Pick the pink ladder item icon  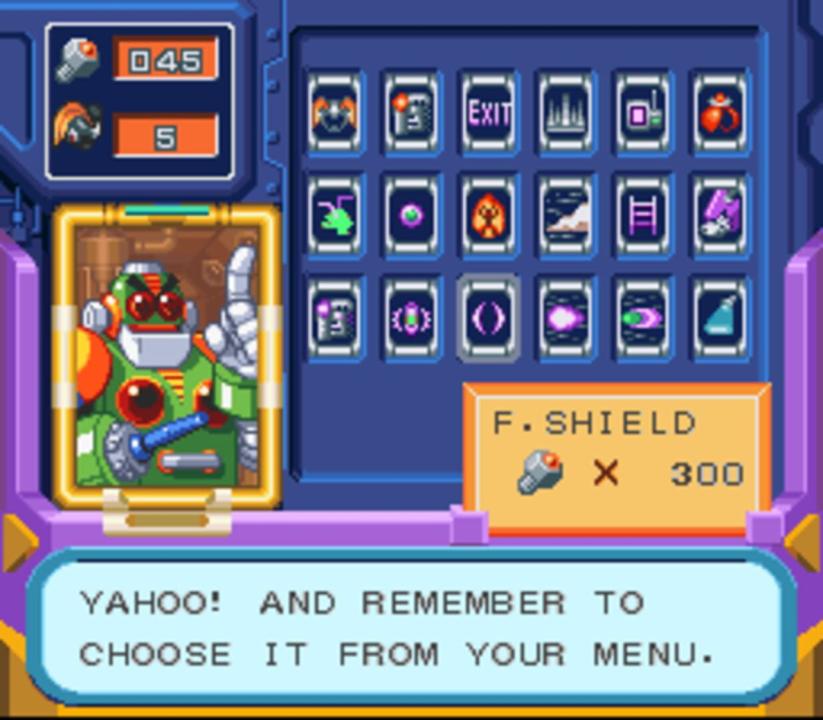point(643,215)
